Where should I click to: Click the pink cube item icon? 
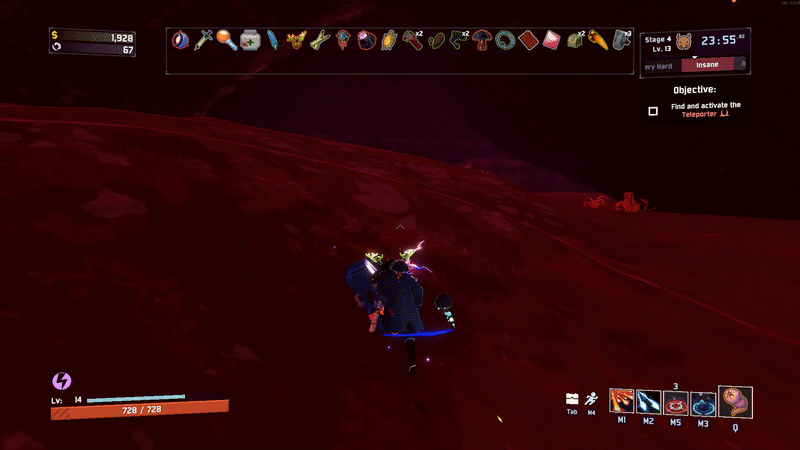point(551,41)
